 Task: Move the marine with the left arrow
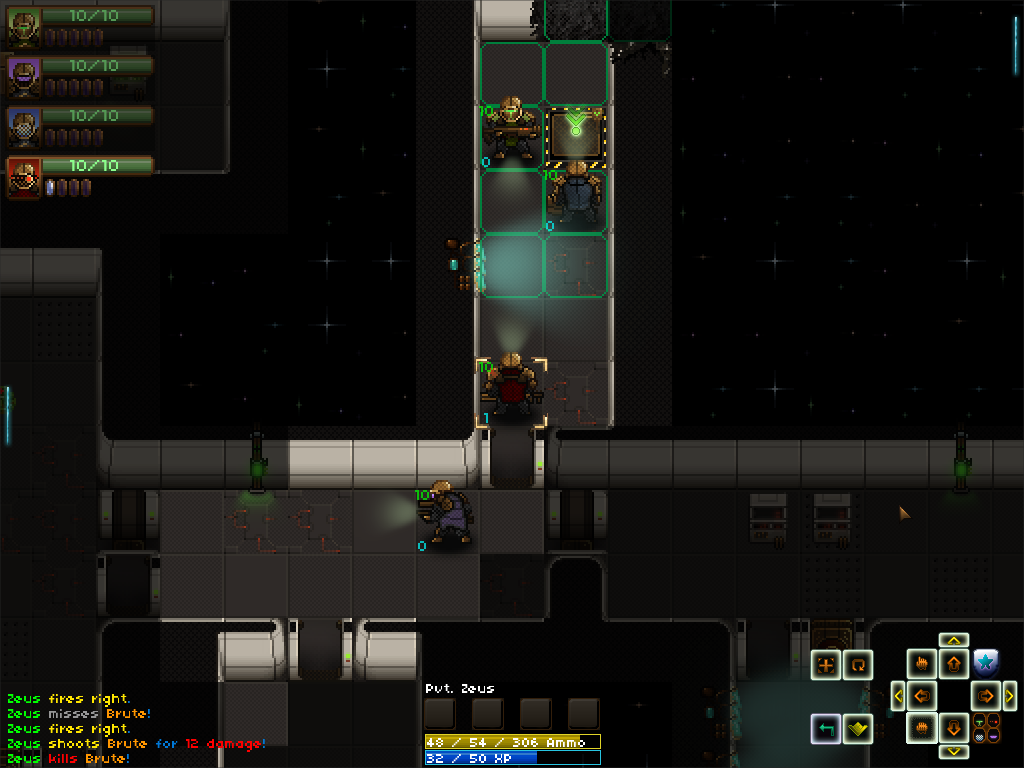[922, 695]
